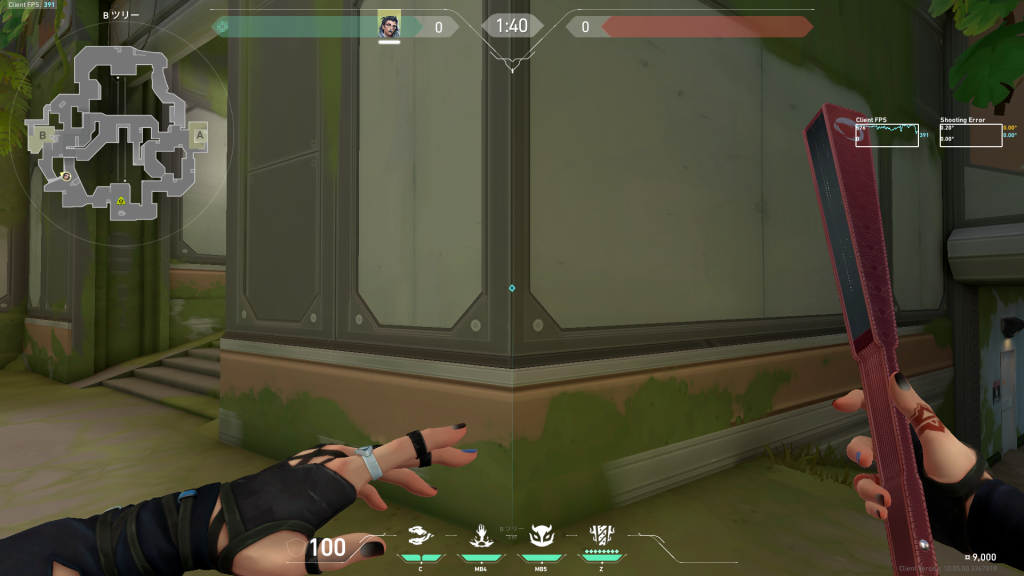Select the B site marker on minimap
The image size is (1024, 576).
pos(43,134)
